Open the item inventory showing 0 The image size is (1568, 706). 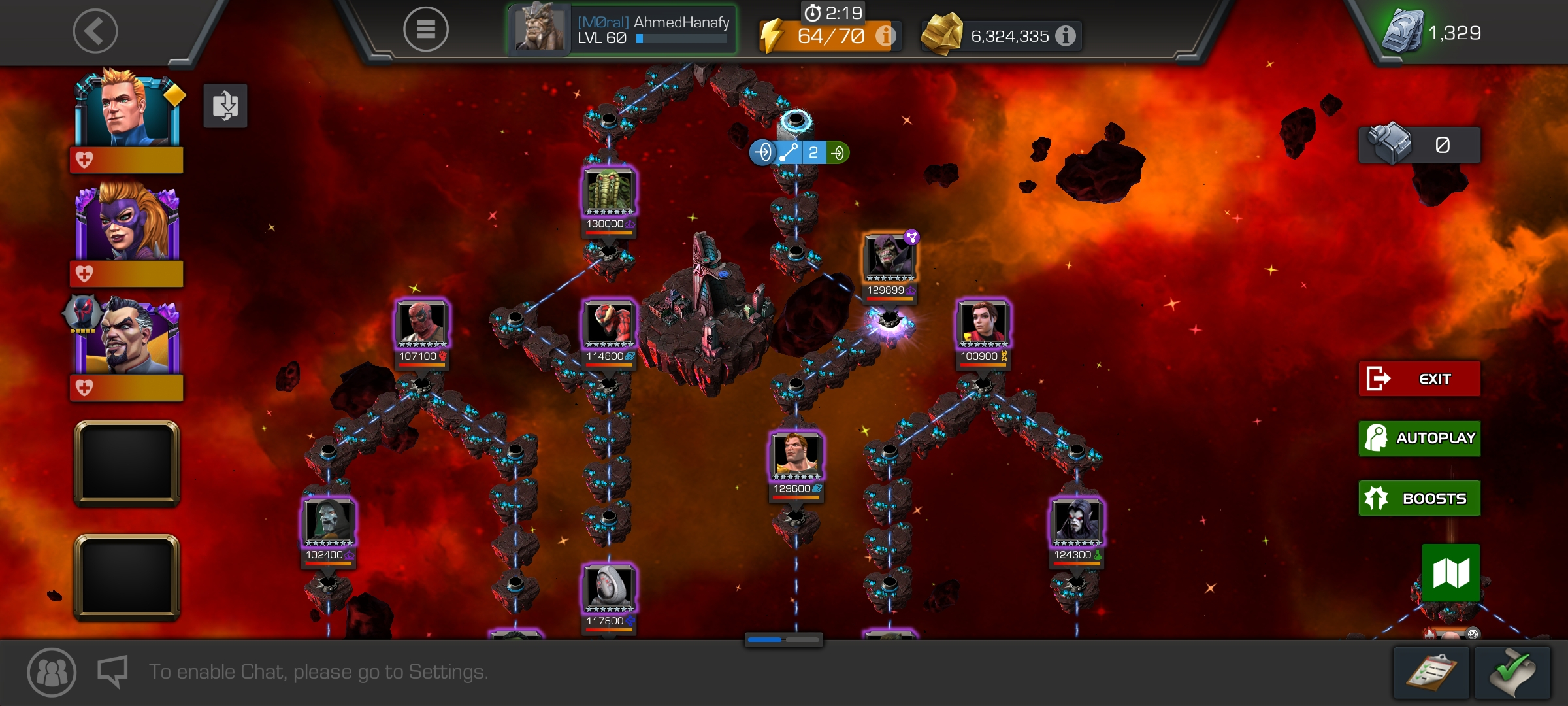pyautogui.click(x=1419, y=144)
